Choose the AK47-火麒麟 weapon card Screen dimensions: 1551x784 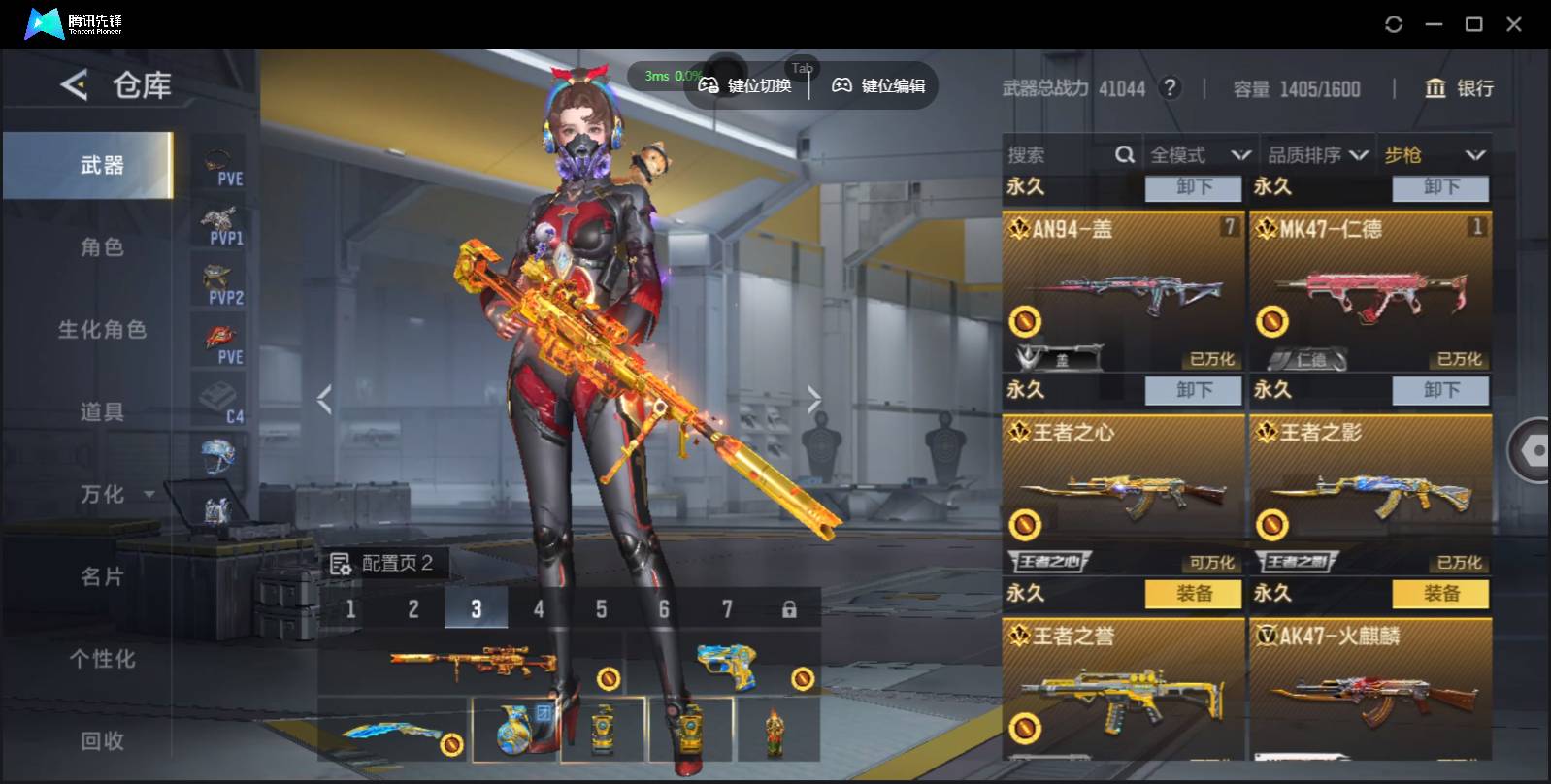[x=1369, y=689]
